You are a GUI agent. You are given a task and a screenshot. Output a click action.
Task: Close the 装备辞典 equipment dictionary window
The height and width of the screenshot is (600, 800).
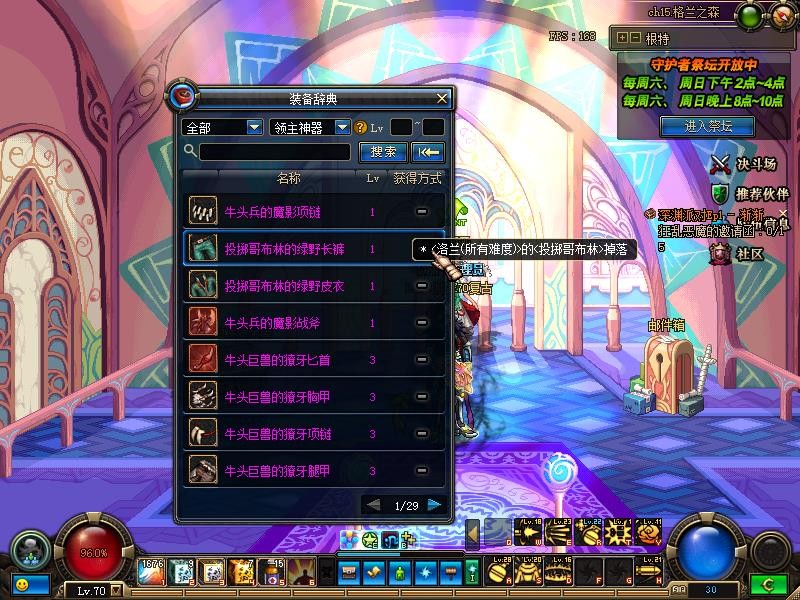(442, 99)
